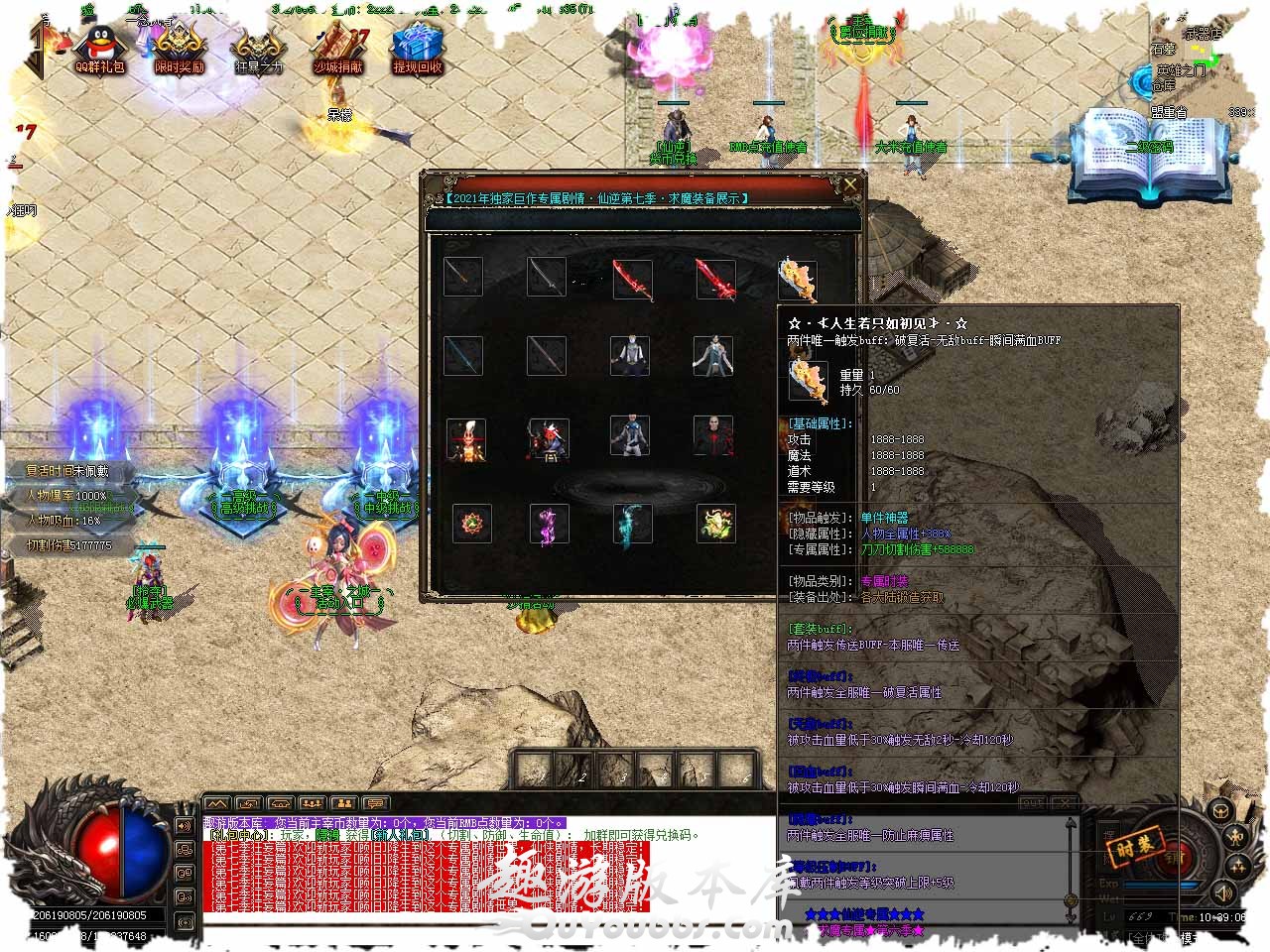The height and width of the screenshot is (952, 1270).
Task: Select the red-green round emblem slot
Action: [x=471, y=523]
